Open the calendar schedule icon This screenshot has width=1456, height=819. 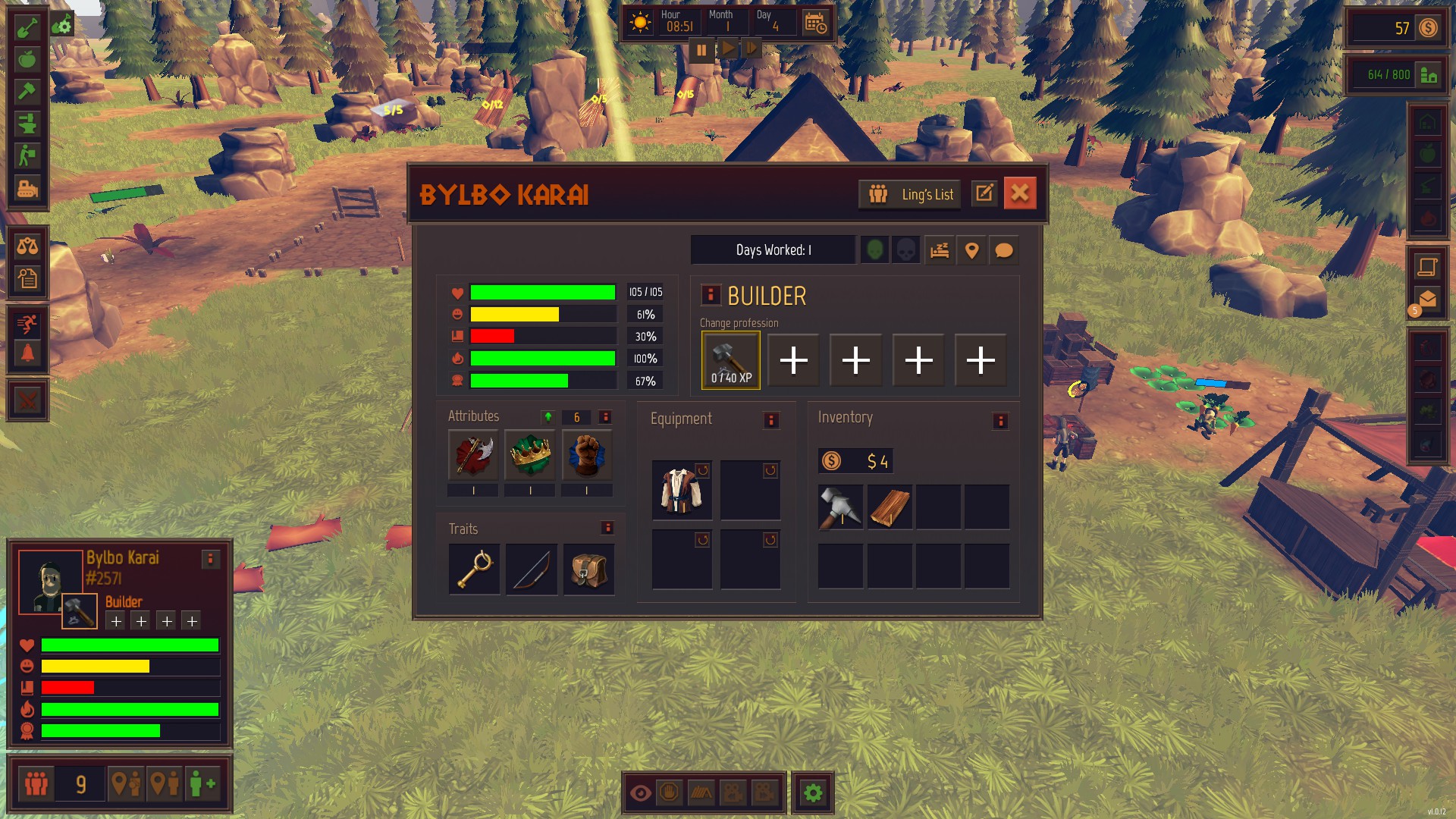[815, 24]
